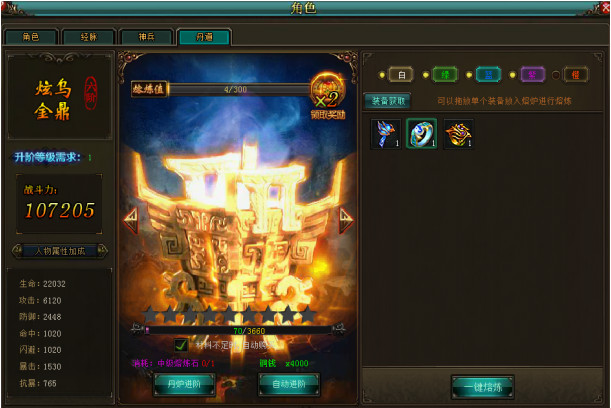
Task: Toggle the 蓝 quality filter
Action: coord(488,75)
